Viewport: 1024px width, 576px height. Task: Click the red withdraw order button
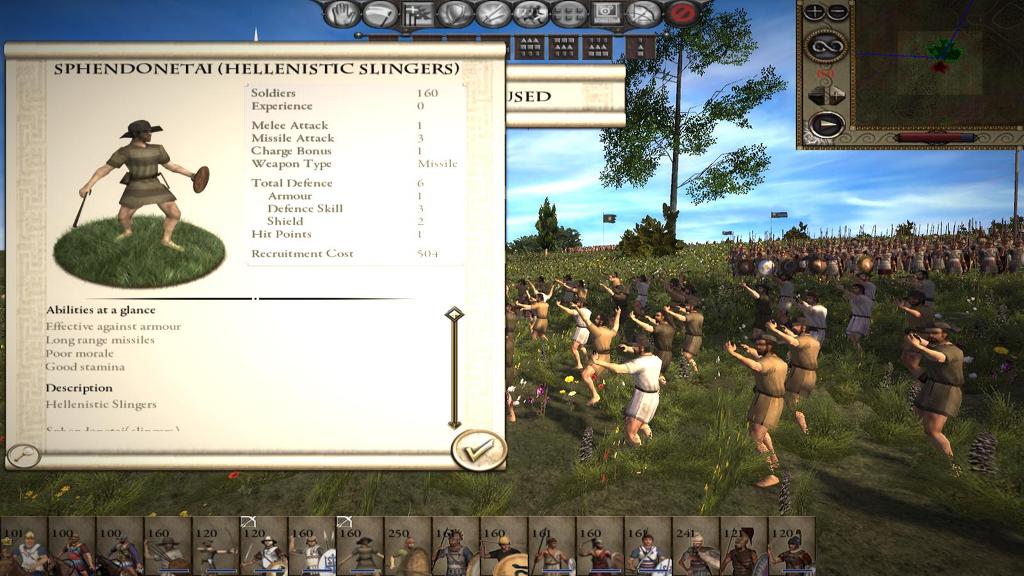tap(683, 14)
